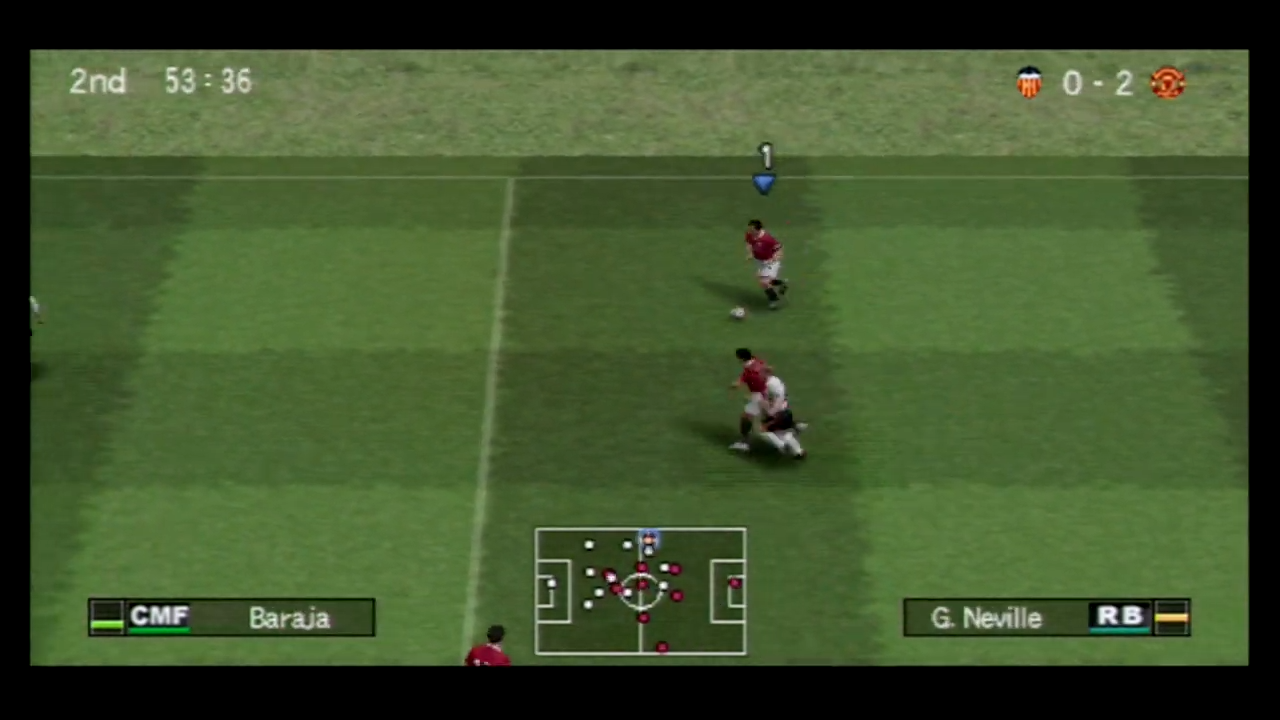
Task: Select the green CMF position badge
Action: pyautogui.click(x=160, y=617)
